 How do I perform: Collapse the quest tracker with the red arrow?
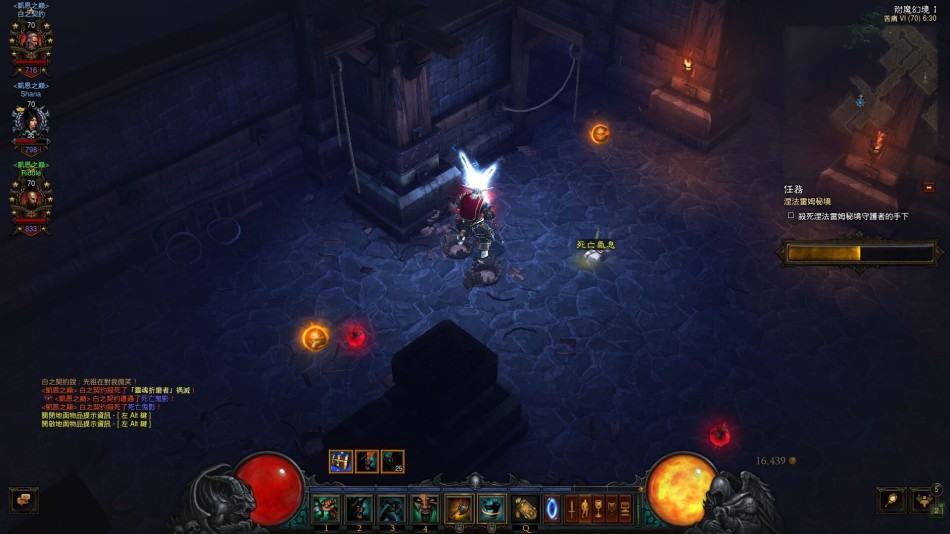pyautogui.click(x=929, y=187)
